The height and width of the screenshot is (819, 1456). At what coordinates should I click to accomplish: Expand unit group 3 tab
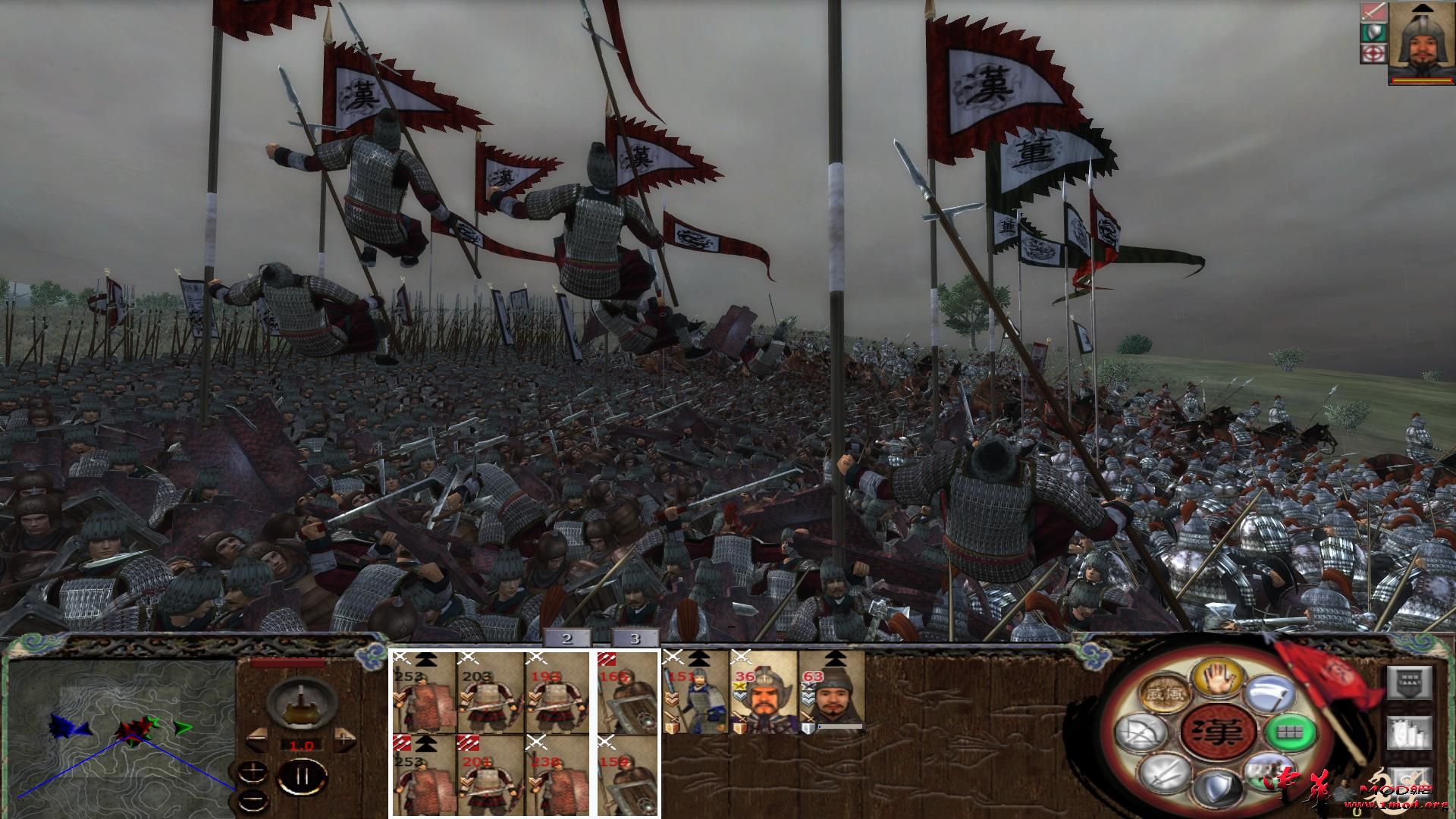635,639
